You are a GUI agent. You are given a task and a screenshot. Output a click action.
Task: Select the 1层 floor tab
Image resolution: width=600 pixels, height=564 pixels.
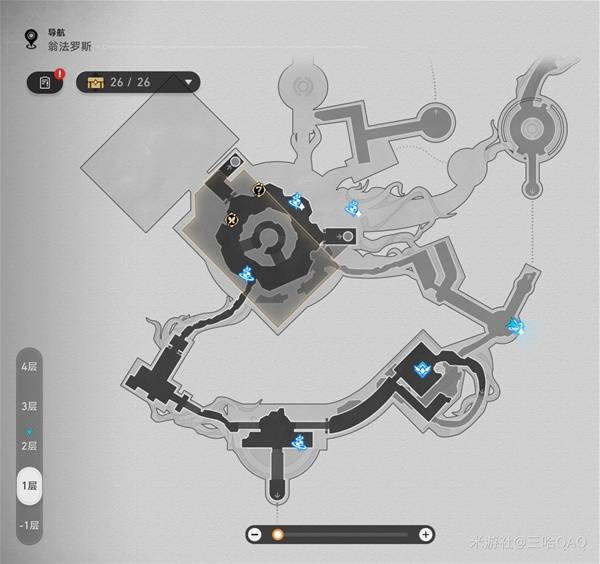point(30,485)
